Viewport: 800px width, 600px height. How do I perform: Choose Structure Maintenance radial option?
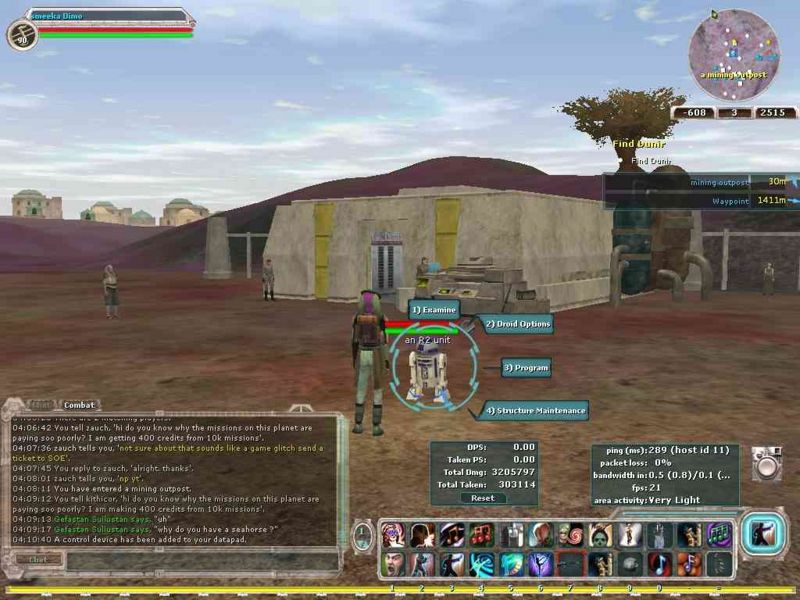point(535,410)
